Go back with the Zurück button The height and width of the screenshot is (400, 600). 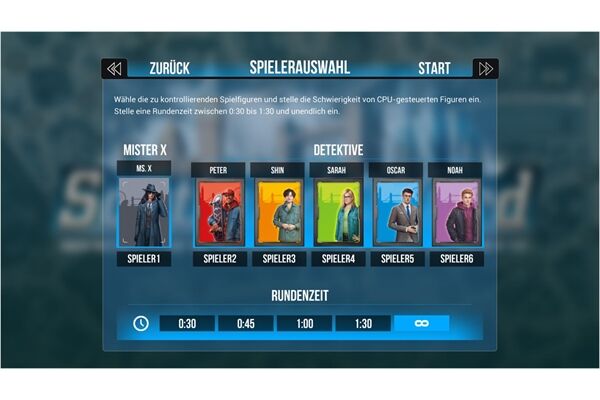169,68
